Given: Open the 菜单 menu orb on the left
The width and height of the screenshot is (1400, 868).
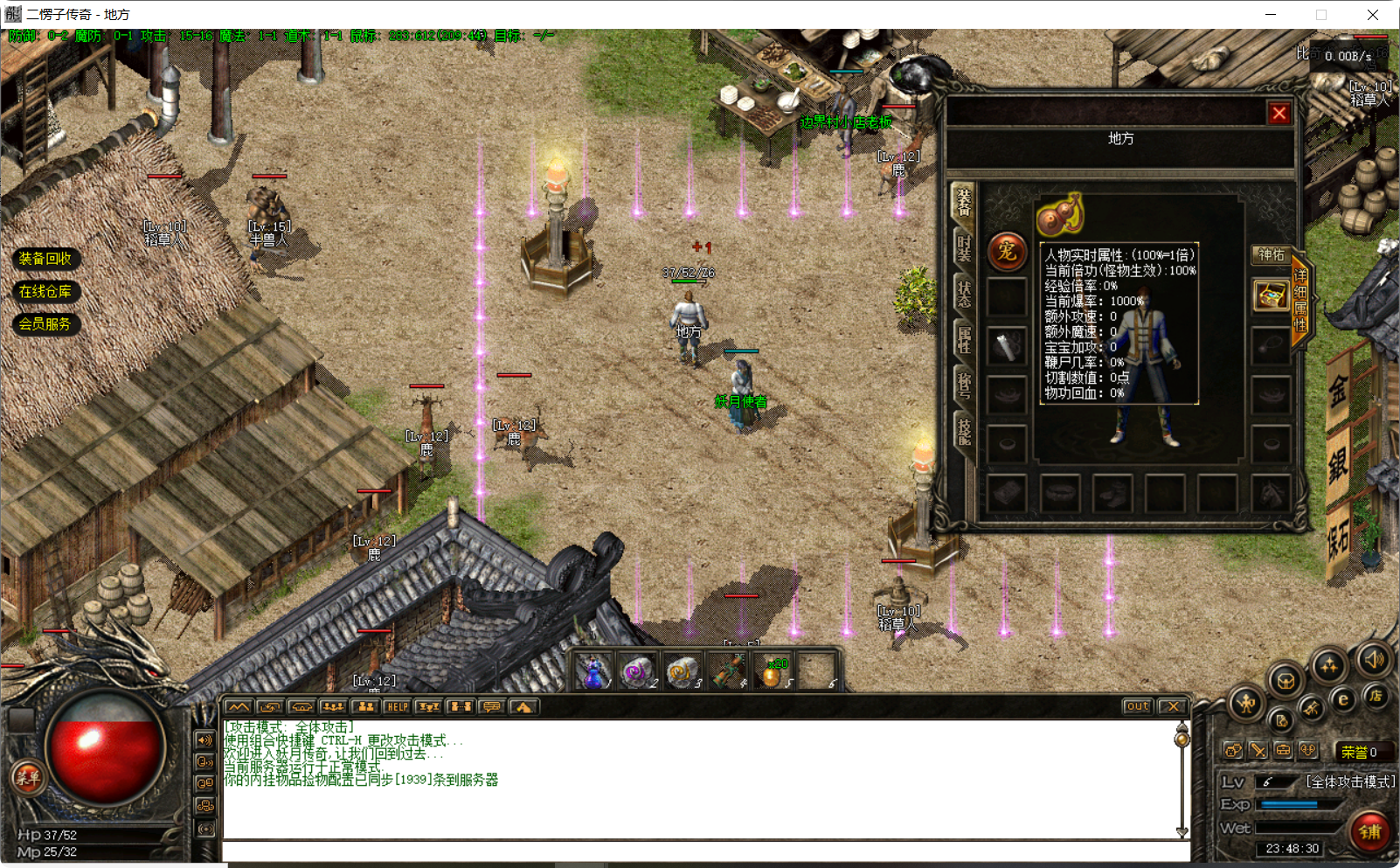Looking at the screenshot, I should [30, 779].
